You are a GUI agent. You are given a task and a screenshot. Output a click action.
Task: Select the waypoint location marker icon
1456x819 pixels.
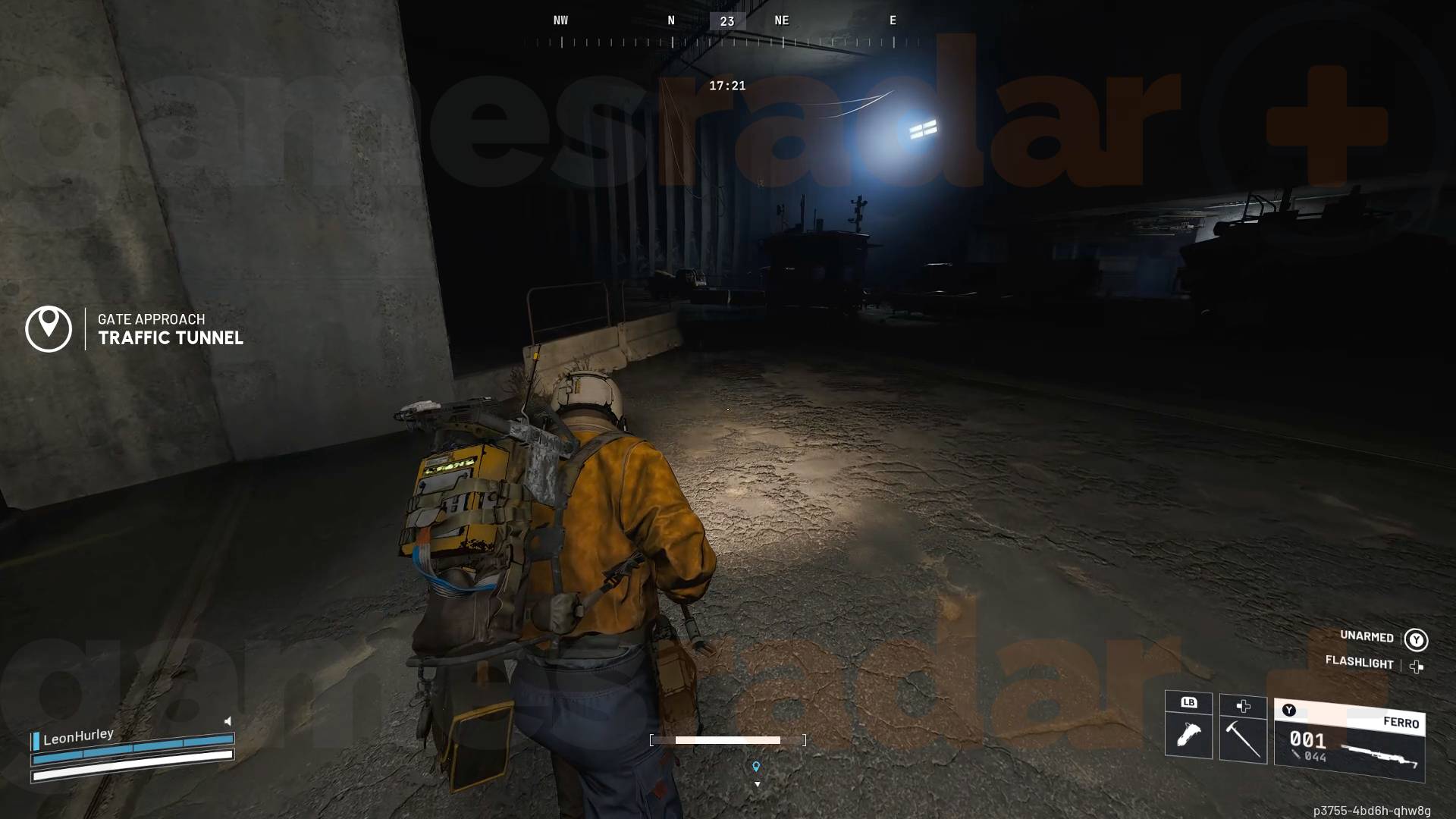pyautogui.click(x=756, y=767)
